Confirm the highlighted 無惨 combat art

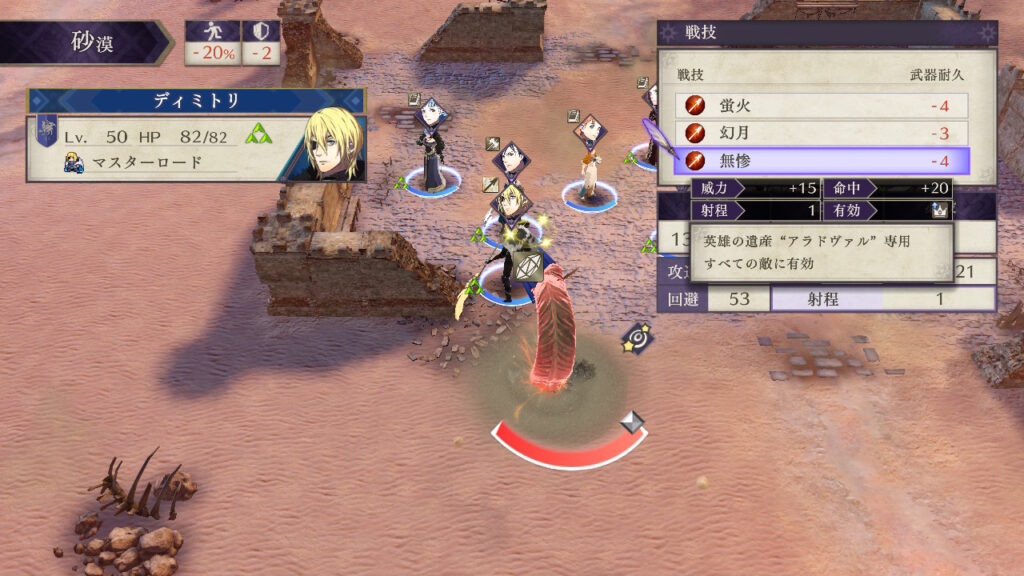[822, 160]
